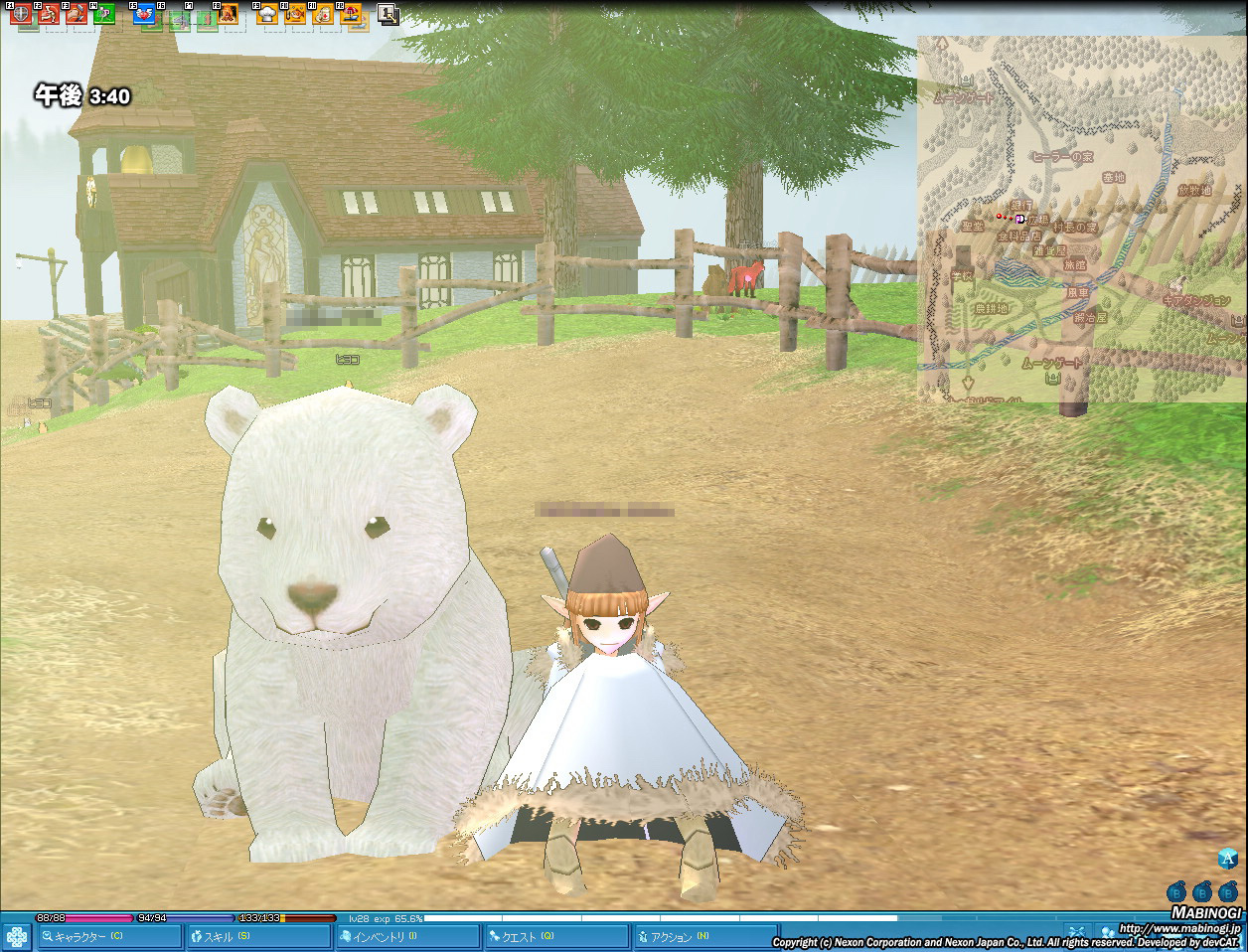Open the クエスト (Quest) window
This screenshot has width=1248, height=952.
point(556,936)
